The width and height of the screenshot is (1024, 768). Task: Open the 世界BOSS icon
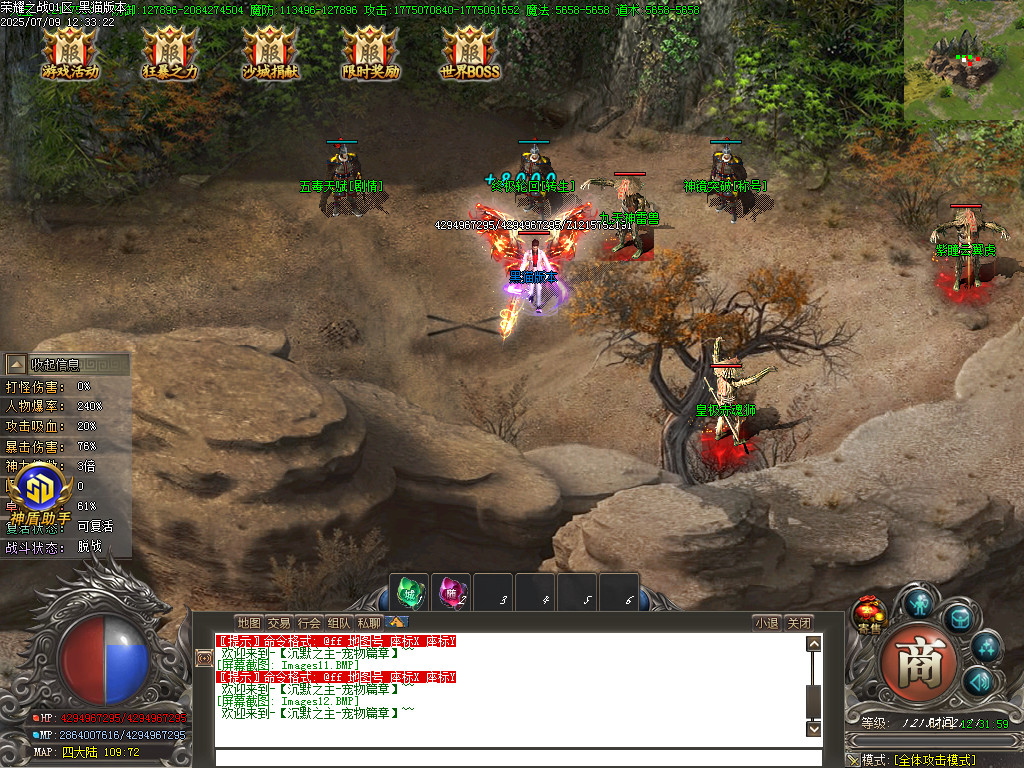click(470, 52)
